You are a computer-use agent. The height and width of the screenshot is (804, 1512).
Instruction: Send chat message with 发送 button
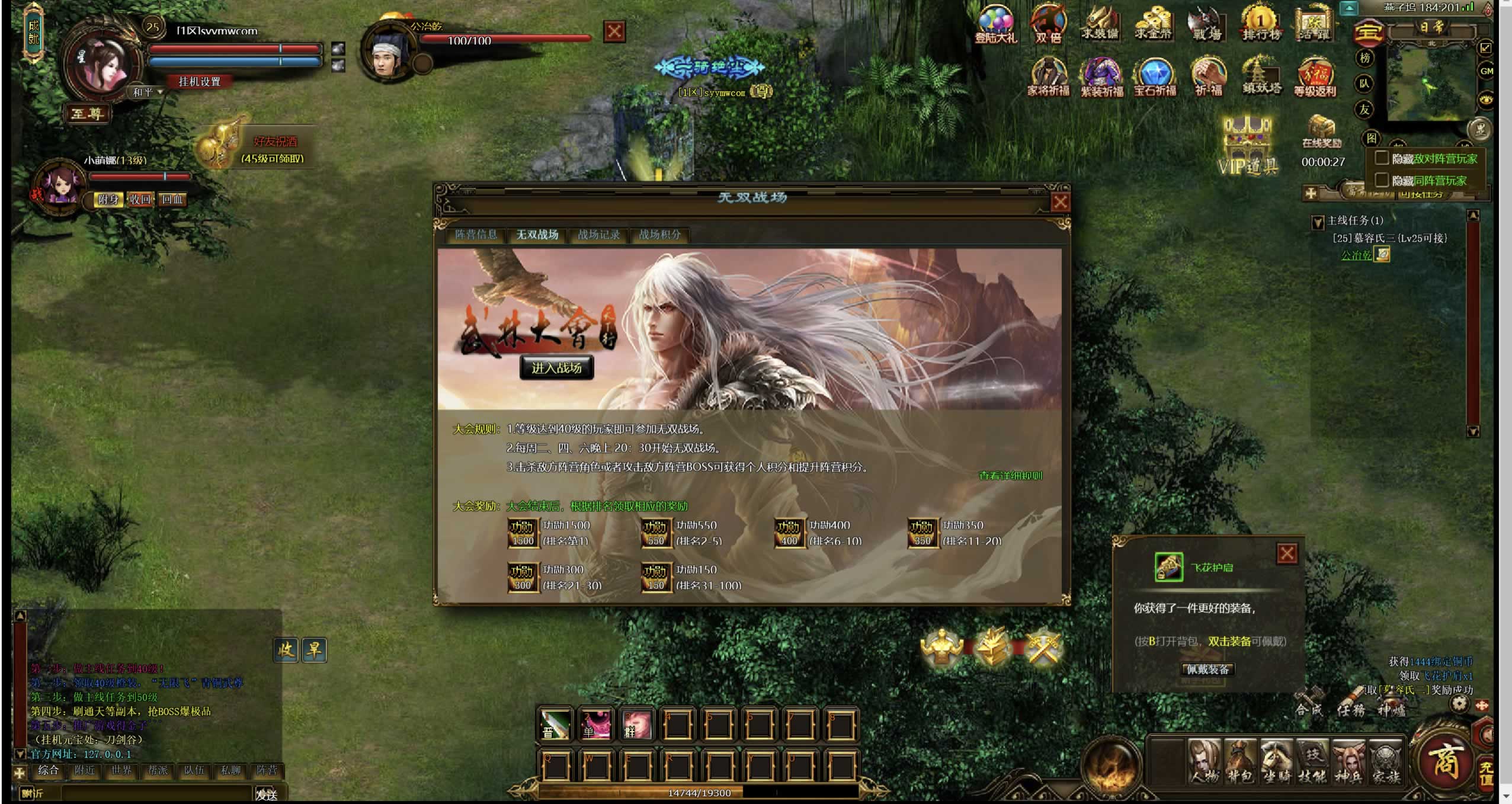267,794
